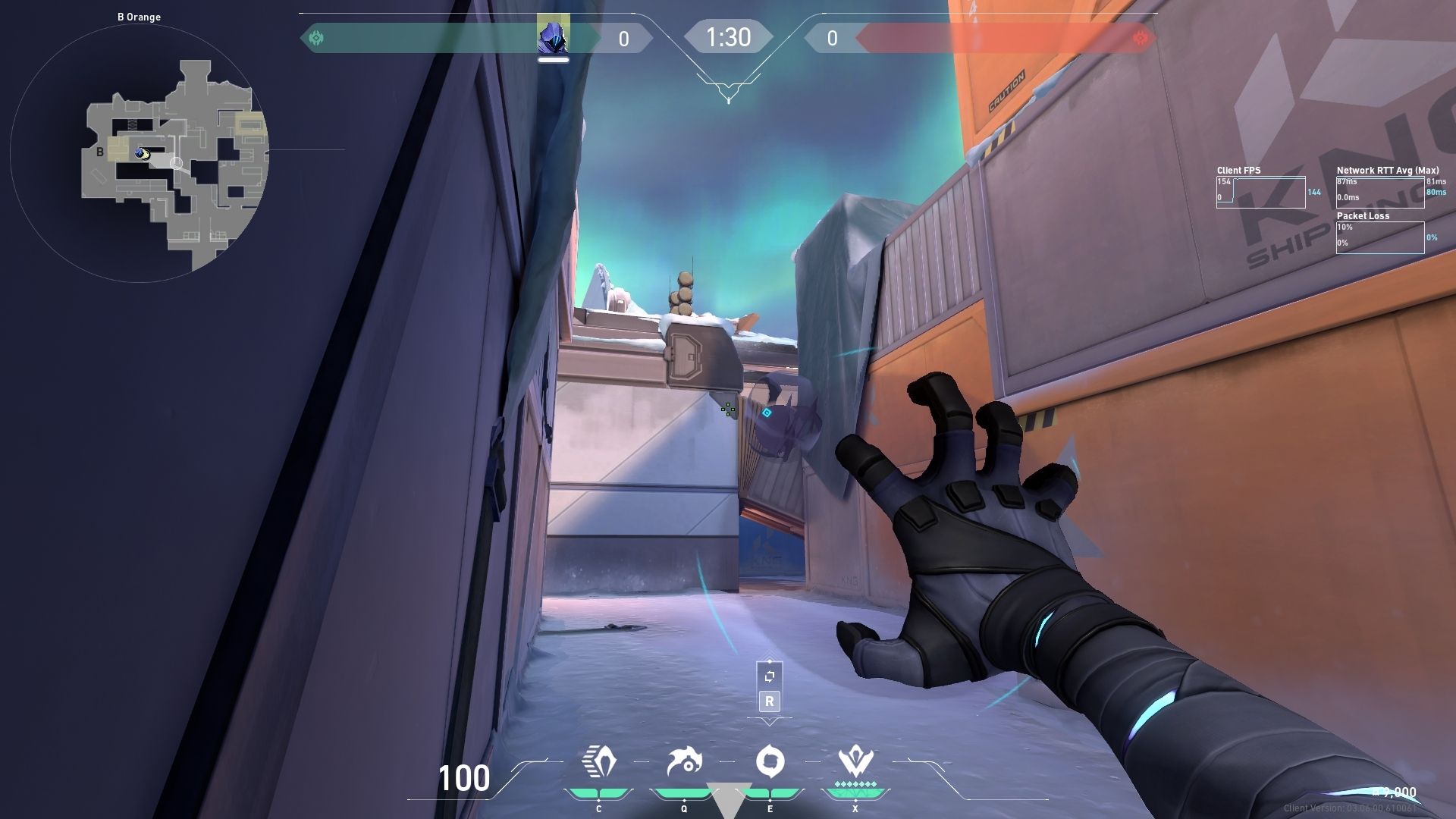Click the health value showing 100

click(466, 779)
